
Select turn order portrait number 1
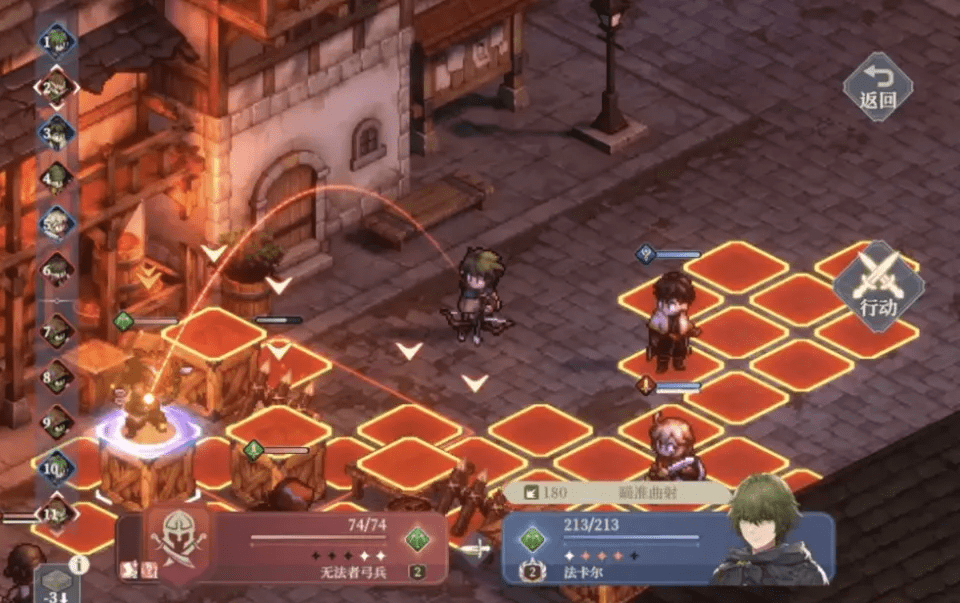pos(58,41)
